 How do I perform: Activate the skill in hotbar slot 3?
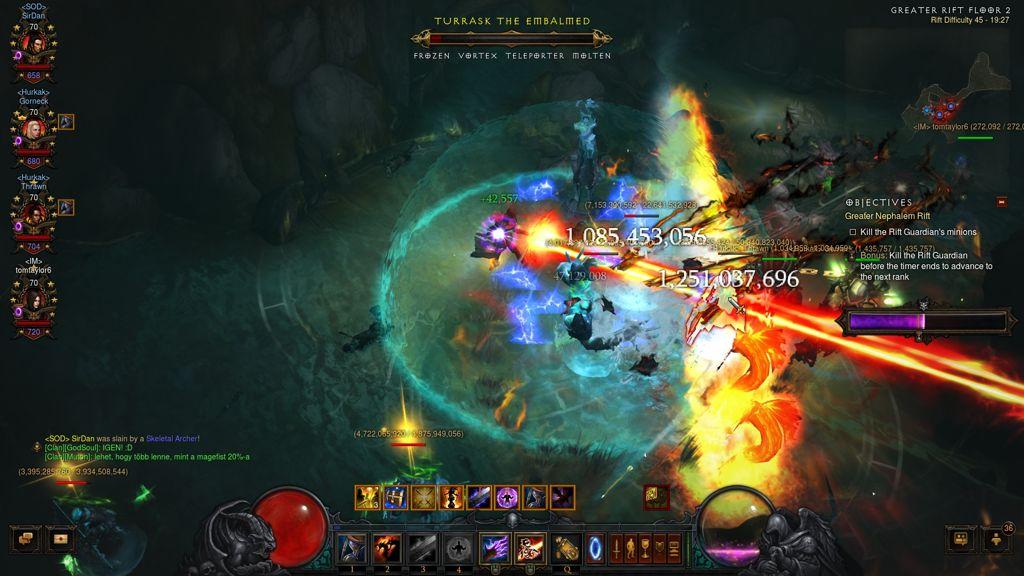pos(423,548)
